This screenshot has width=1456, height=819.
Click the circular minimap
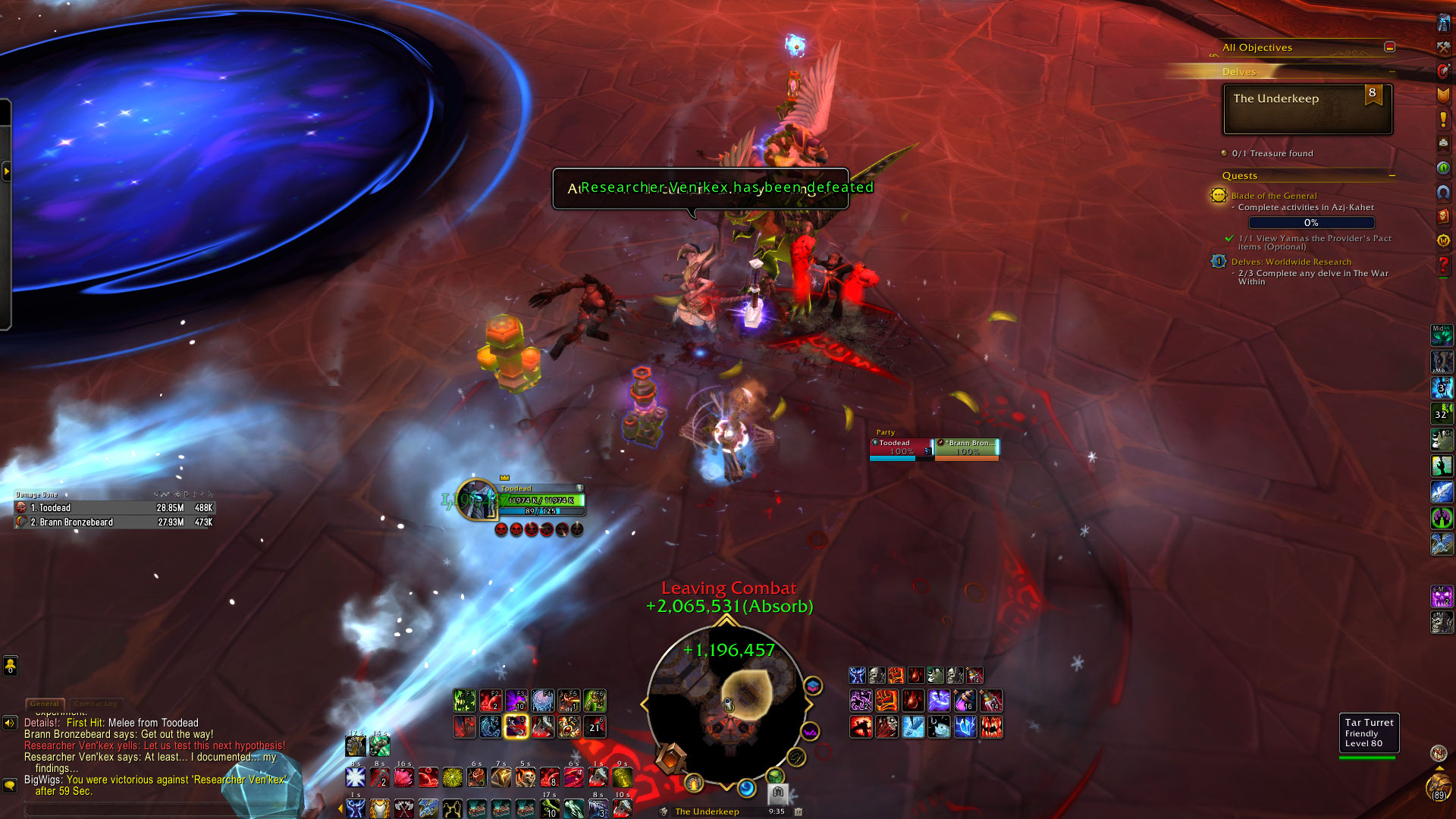(726, 705)
